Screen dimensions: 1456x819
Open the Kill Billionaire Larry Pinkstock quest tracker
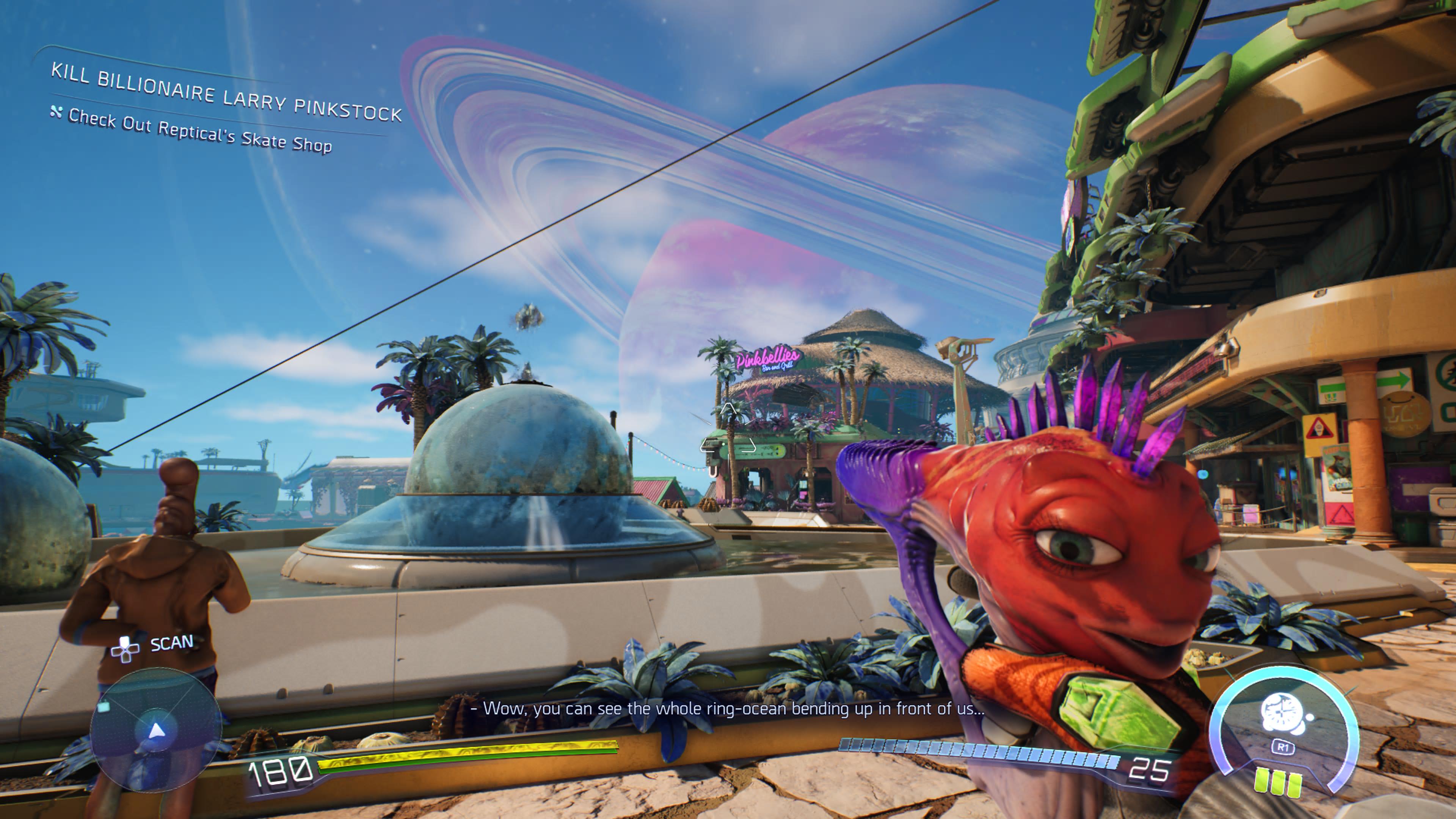tap(226, 93)
